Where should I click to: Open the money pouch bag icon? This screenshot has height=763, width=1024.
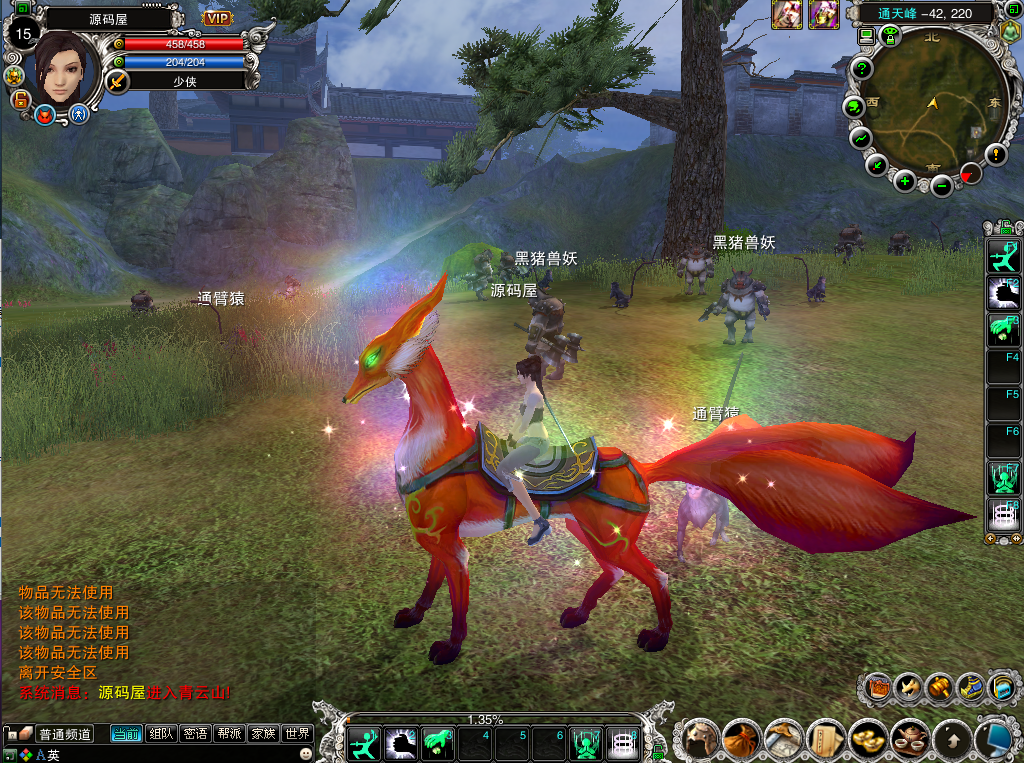point(743,740)
